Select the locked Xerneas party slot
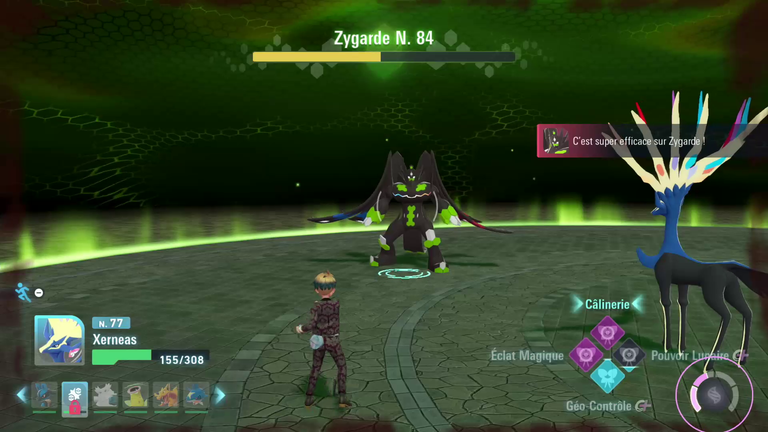768x432 pixels. point(74,396)
